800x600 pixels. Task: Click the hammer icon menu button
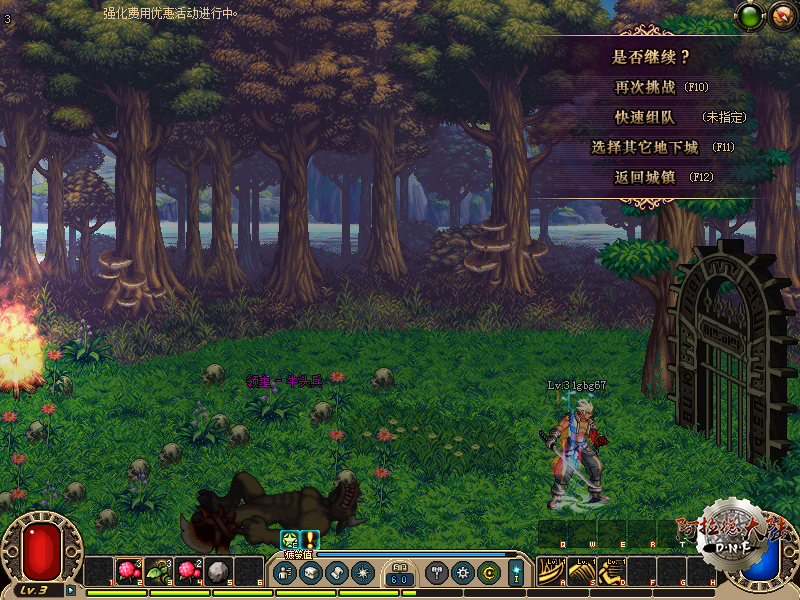(437, 573)
